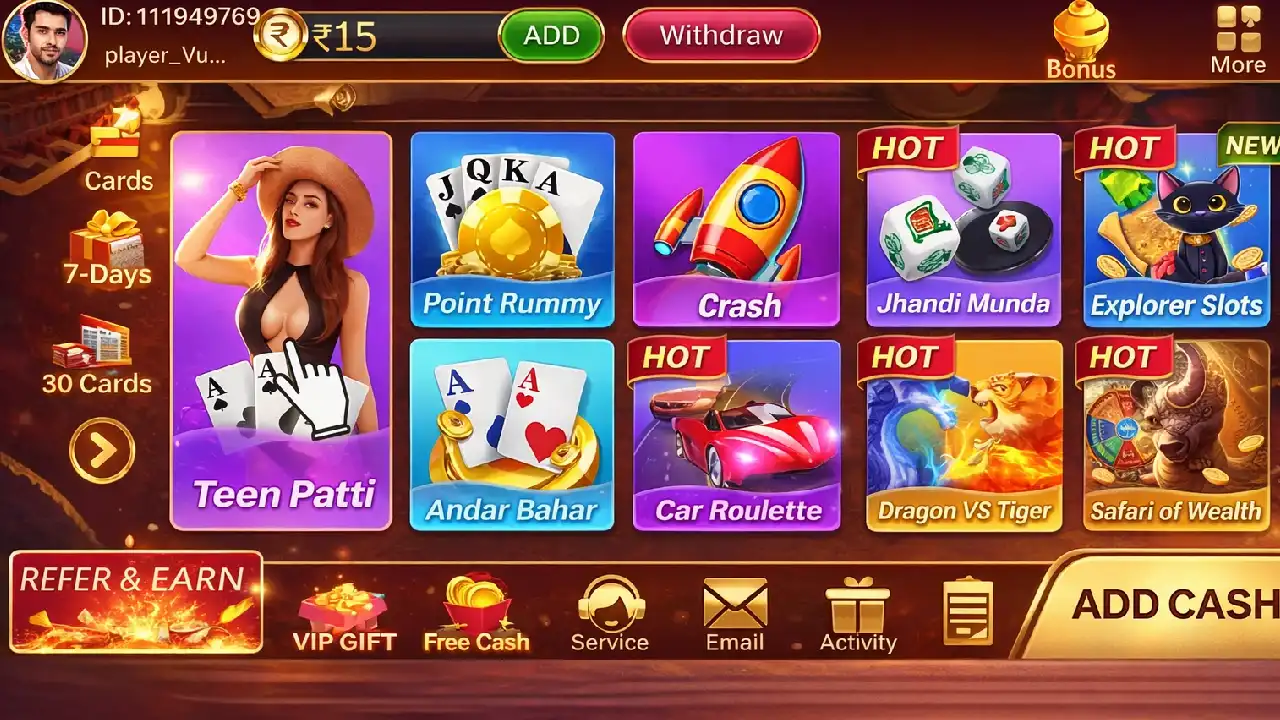Viewport: 1280px width, 720px height.
Task: Claim the VIP GIFT
Action: click(x=344, y=616)
